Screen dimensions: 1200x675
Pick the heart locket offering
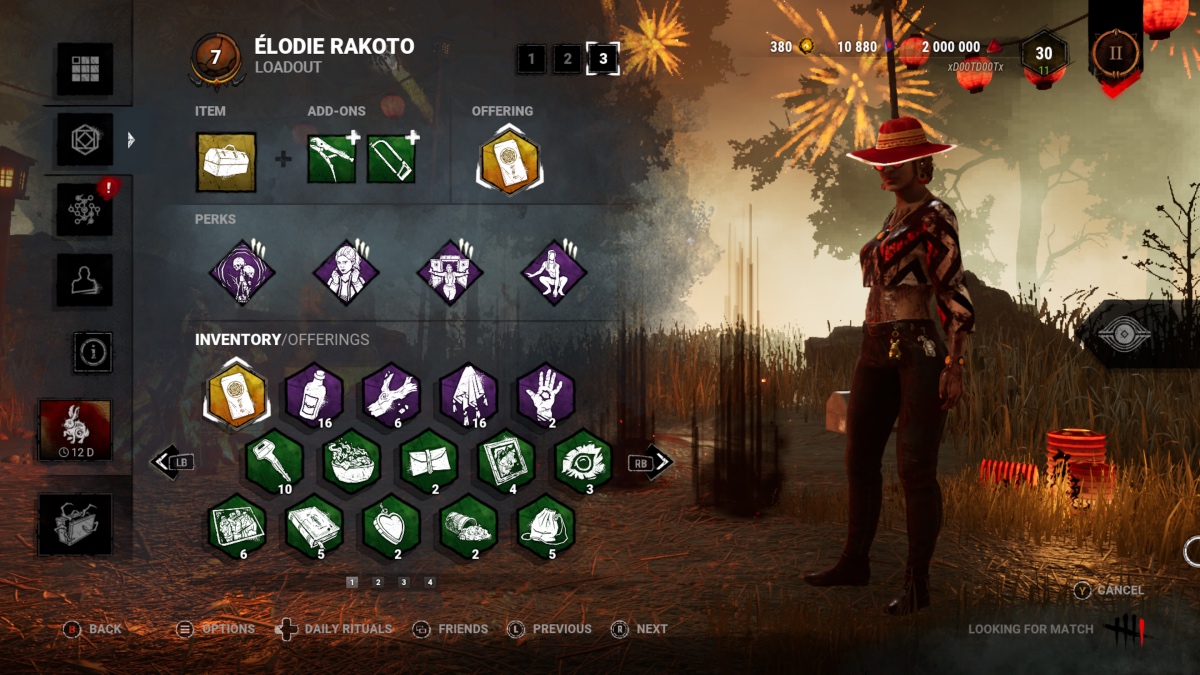tap(391, 526)
